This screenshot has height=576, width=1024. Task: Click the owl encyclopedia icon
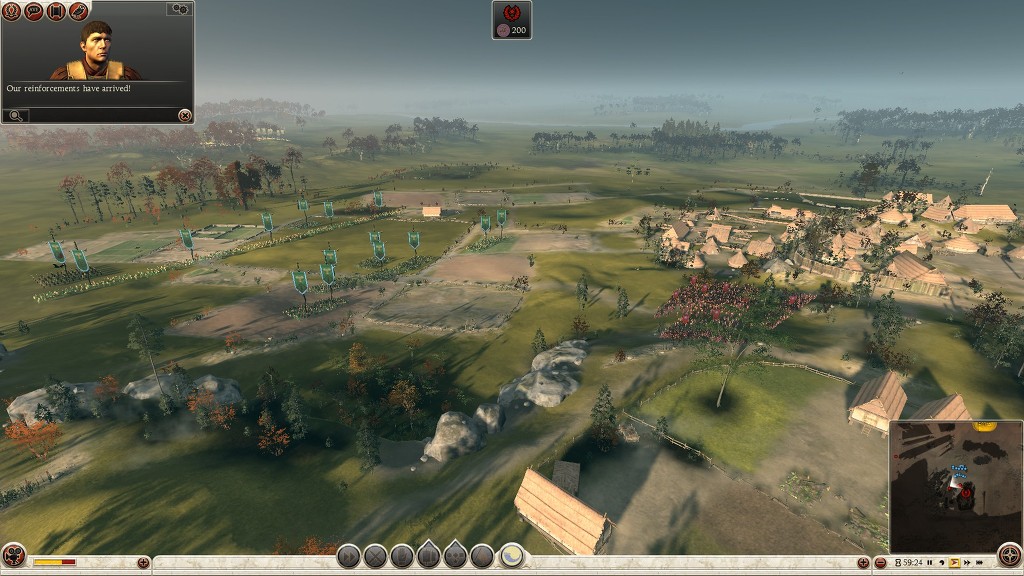pos(78,11)
